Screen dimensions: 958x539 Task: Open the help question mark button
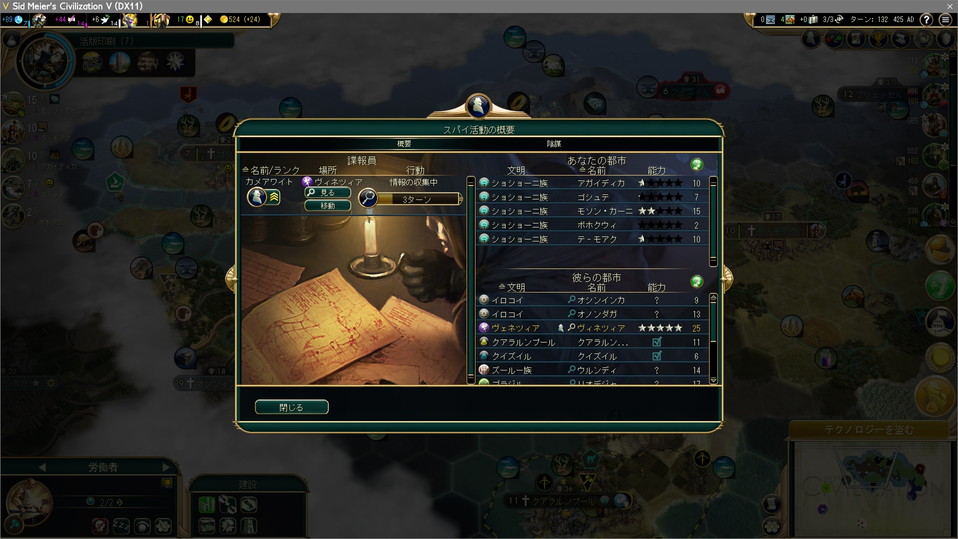[926, 19]
